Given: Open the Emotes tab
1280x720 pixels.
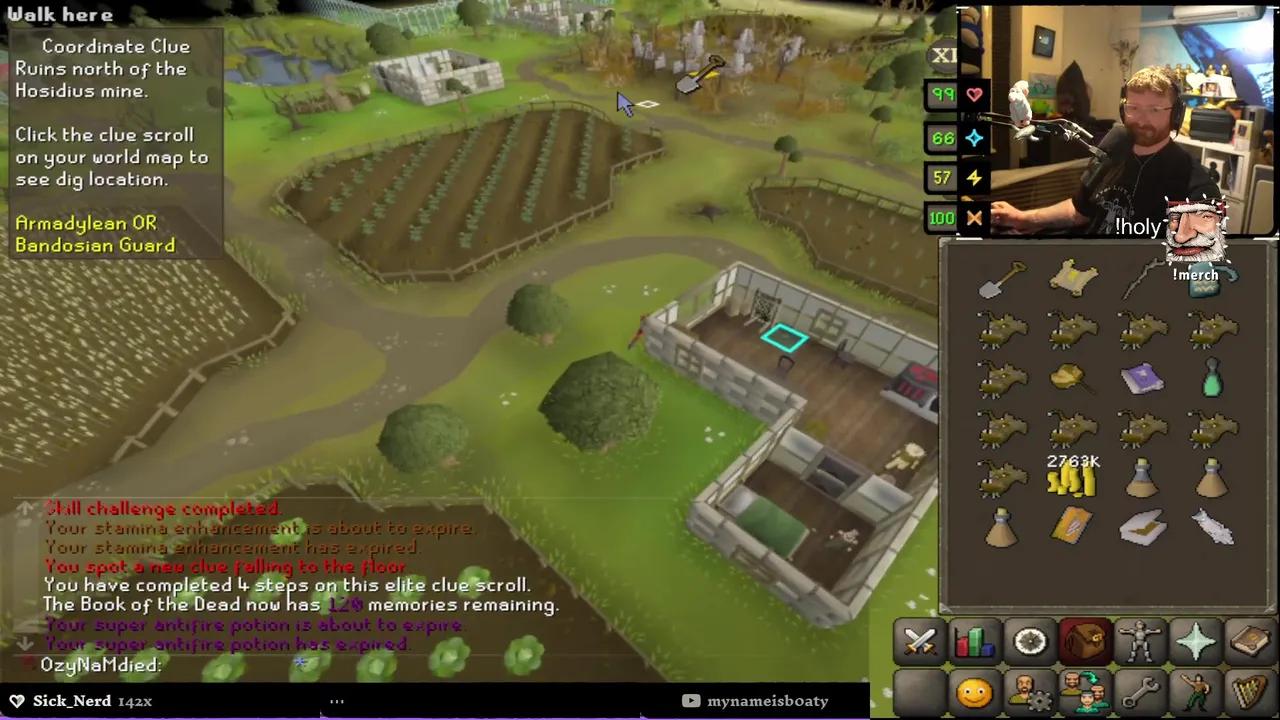Looking at the screenshot, I should click(x=1197, y=690).
